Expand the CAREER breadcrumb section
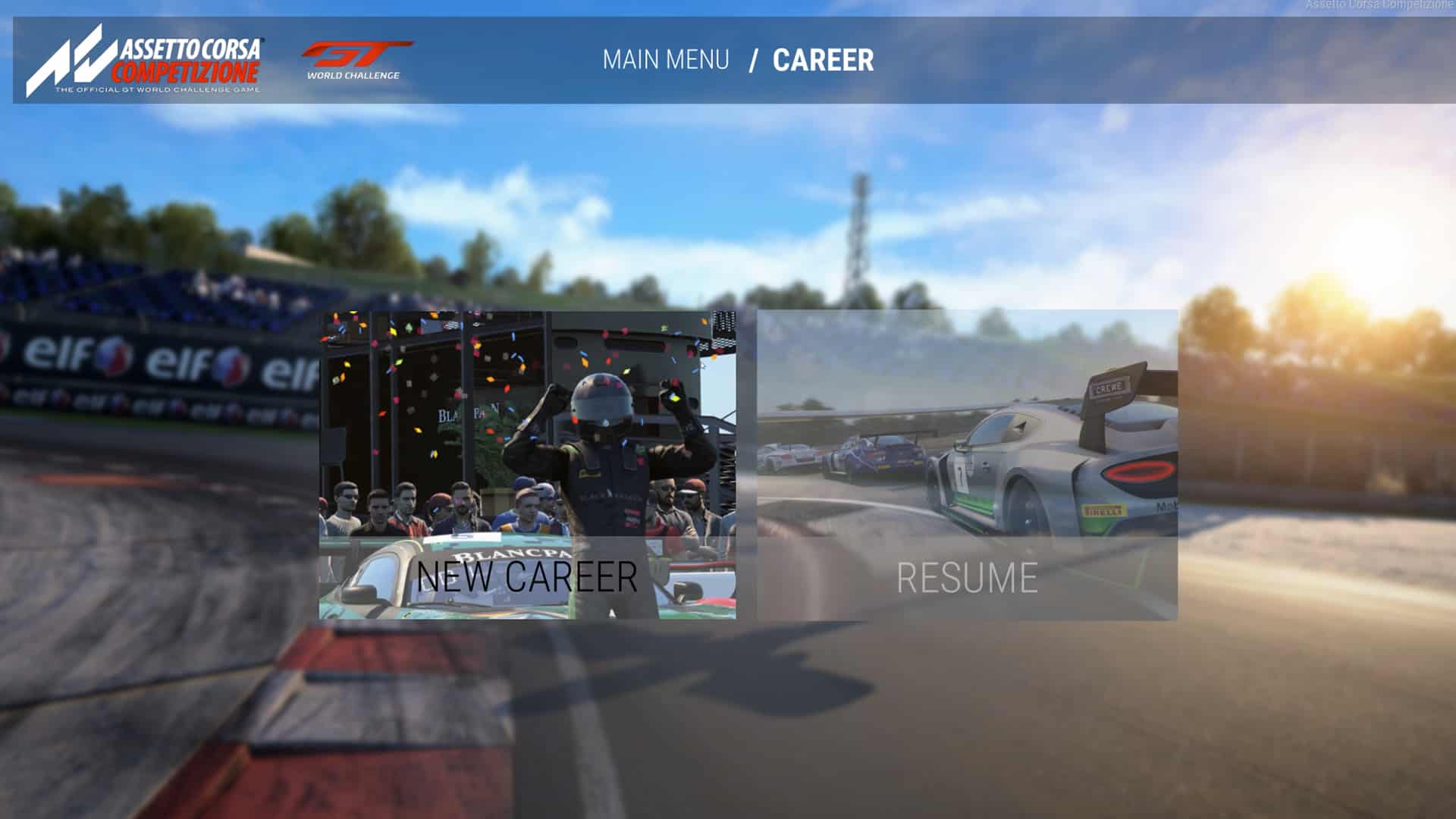The width and height of the screenshot is (1456, 819). coord(823,59)
